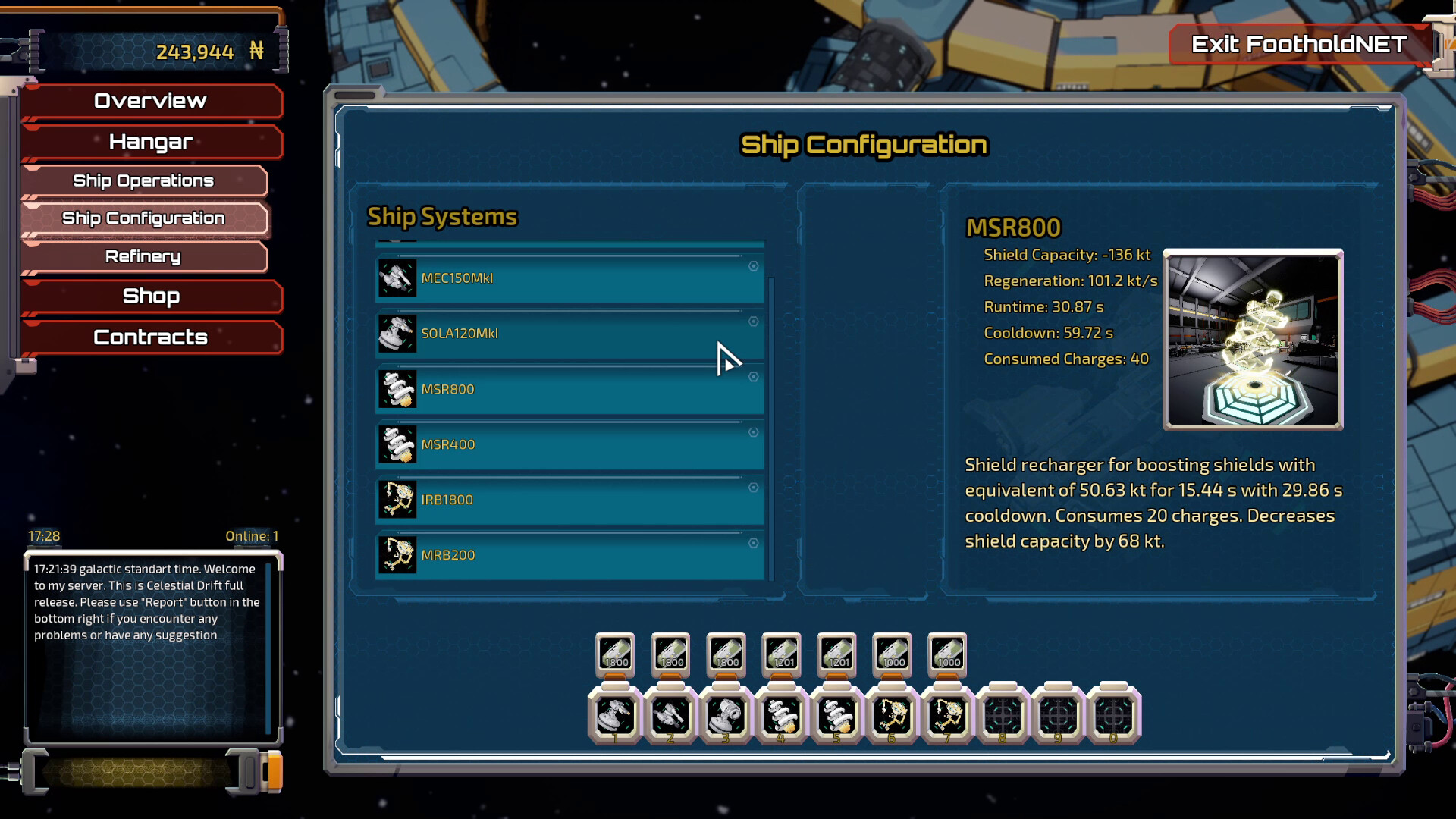Open the Shop menu

click(x=150, y=296)
